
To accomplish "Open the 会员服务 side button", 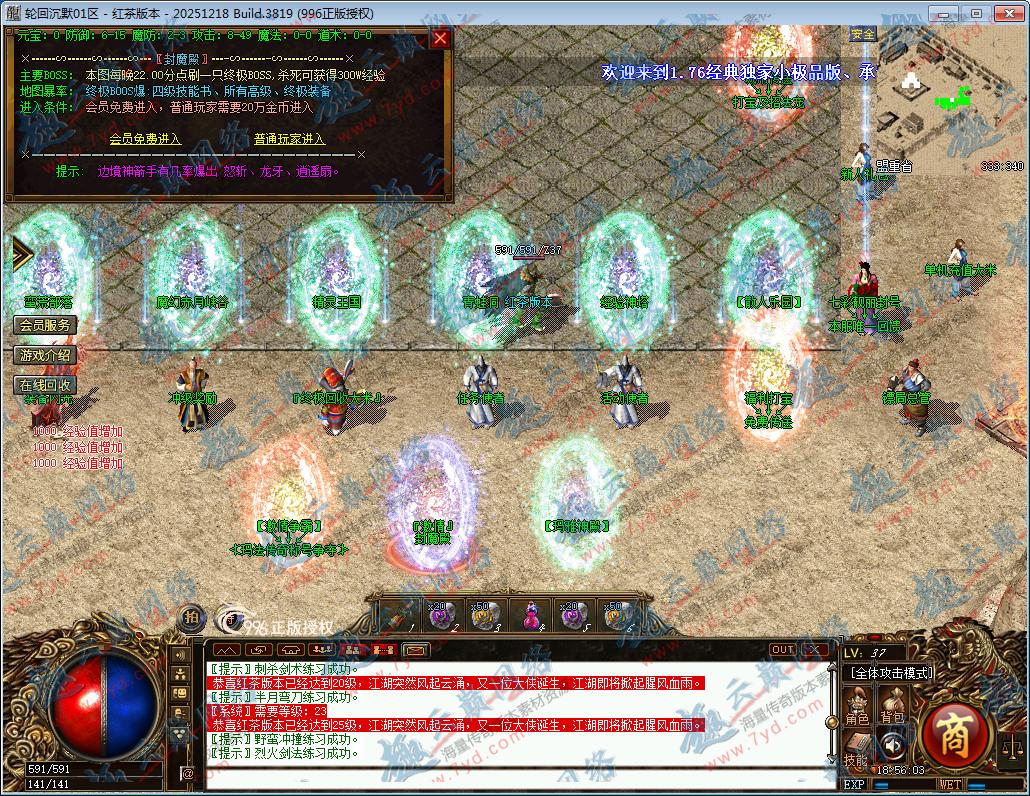I will (x=45, y=325).
